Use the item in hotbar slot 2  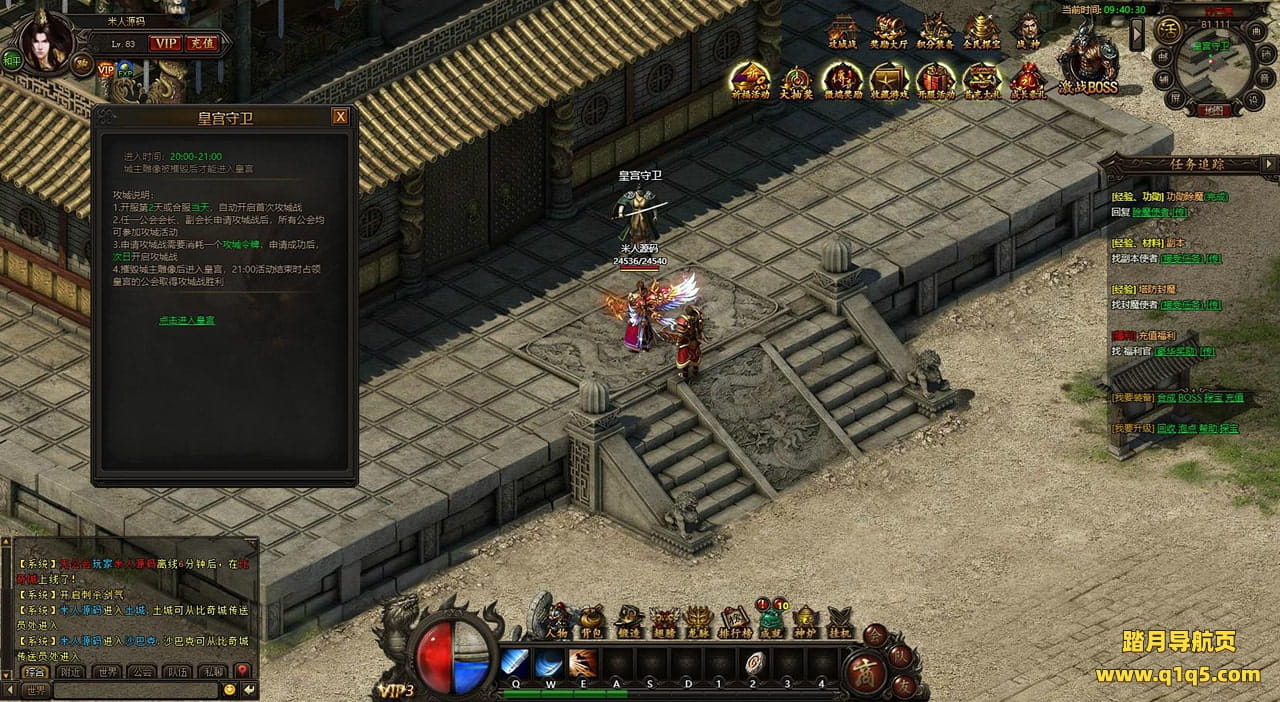tap(753, 662)
